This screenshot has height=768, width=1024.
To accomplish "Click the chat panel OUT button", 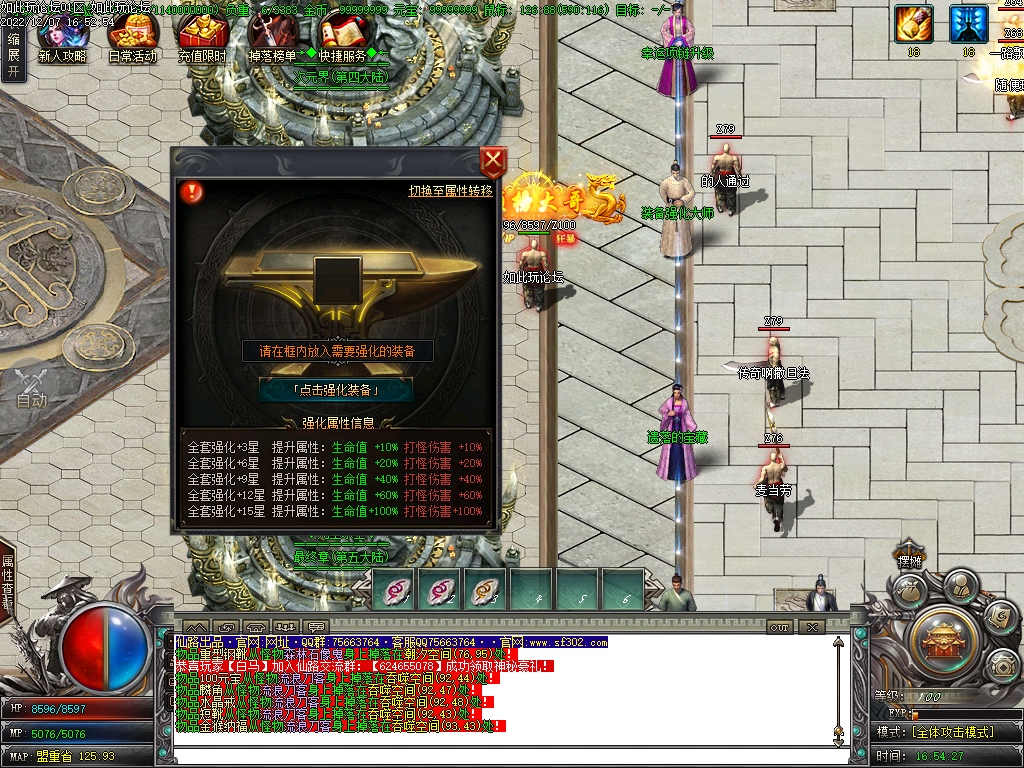I will click(x=779, y=627).
